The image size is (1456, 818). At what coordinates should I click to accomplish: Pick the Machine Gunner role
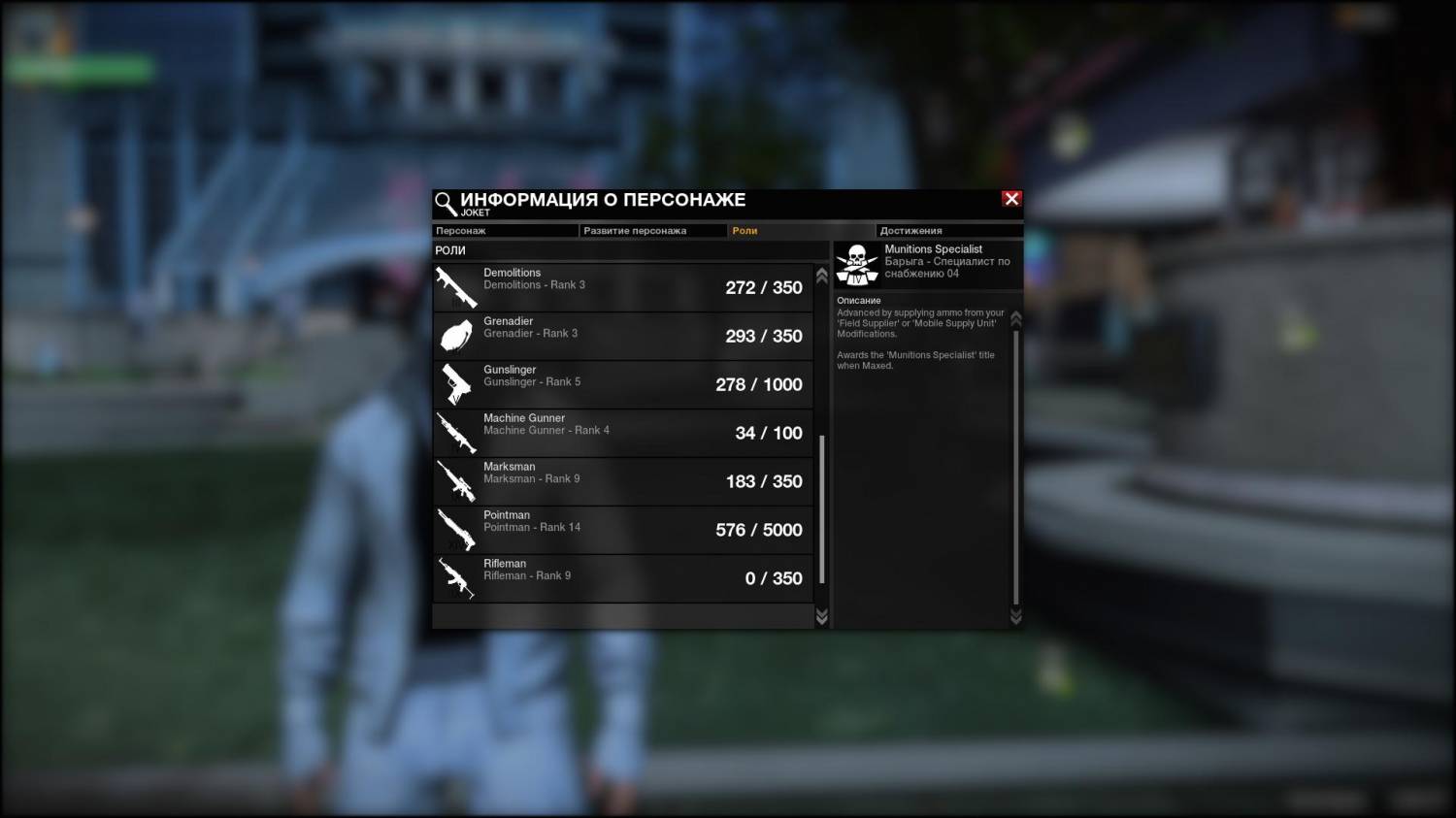pyautogui.click(x=622, y=433)
